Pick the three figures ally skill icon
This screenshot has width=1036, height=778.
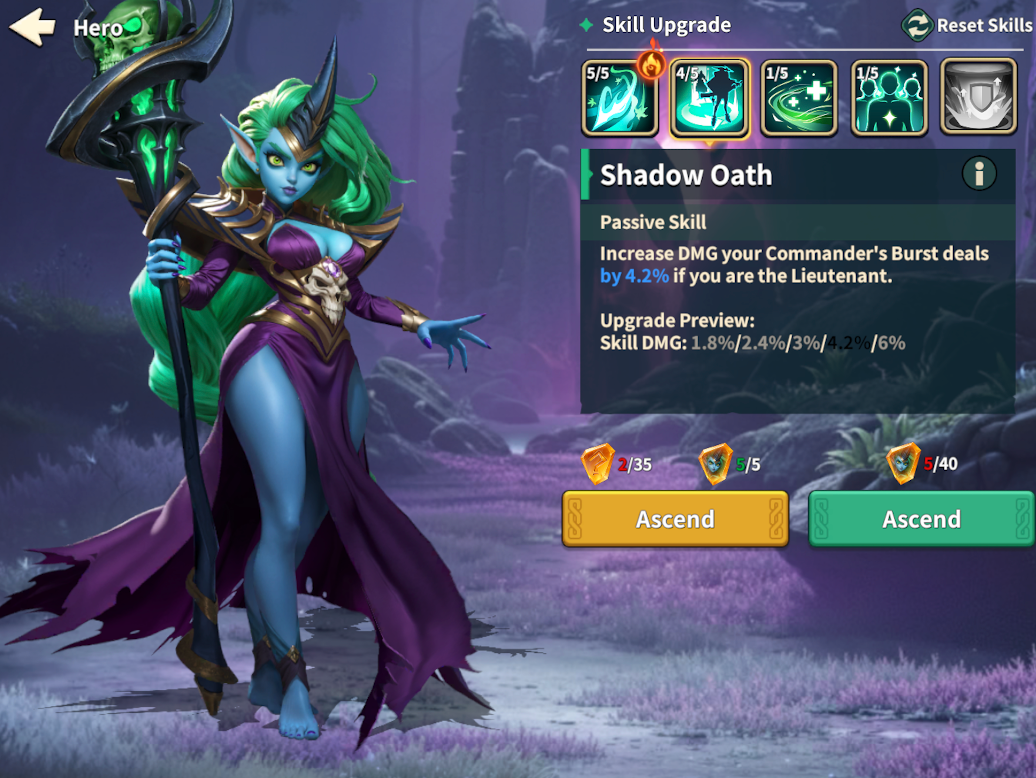pos(889,98)
